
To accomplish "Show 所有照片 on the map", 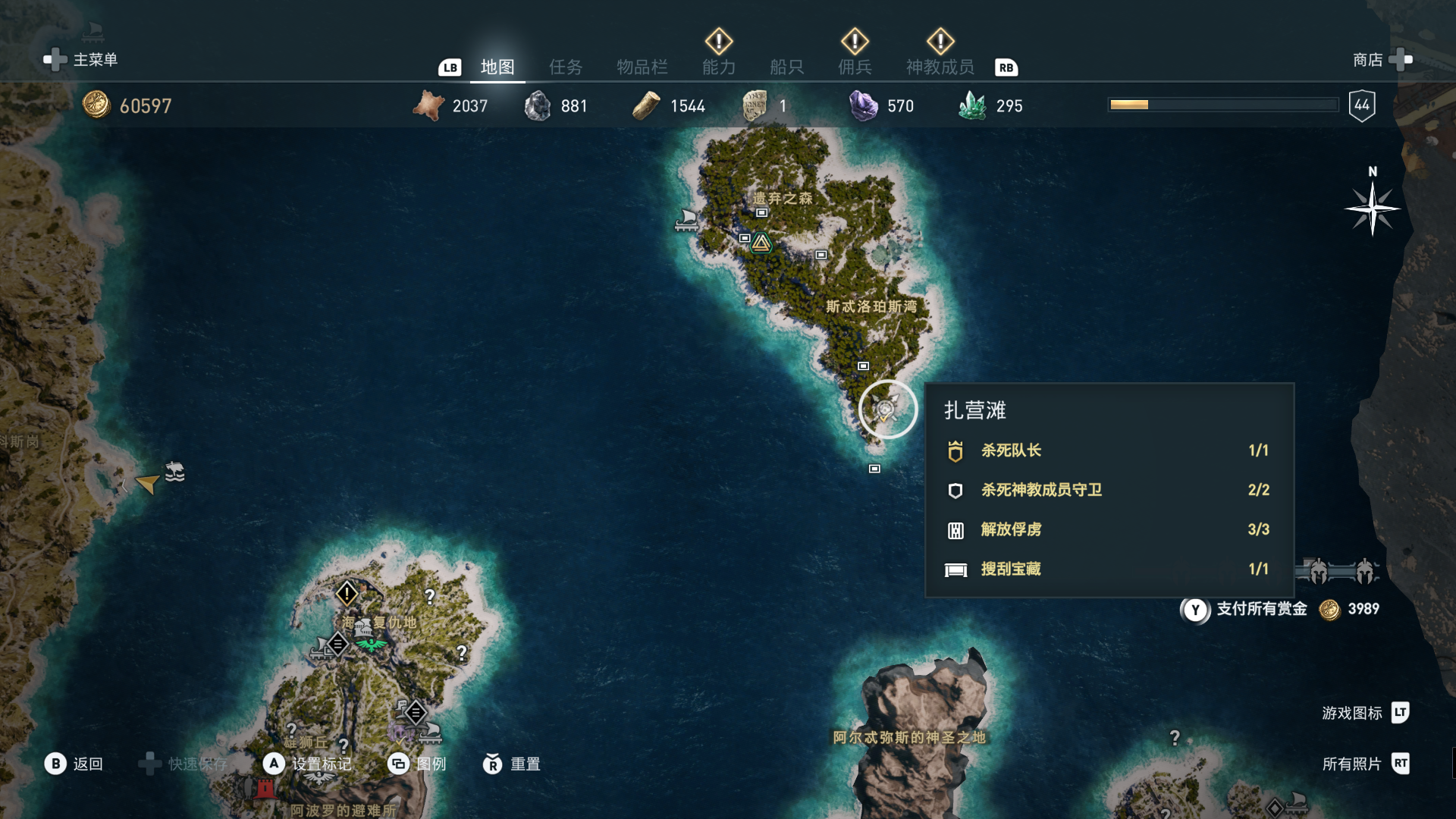I will tap(1364, 764).
